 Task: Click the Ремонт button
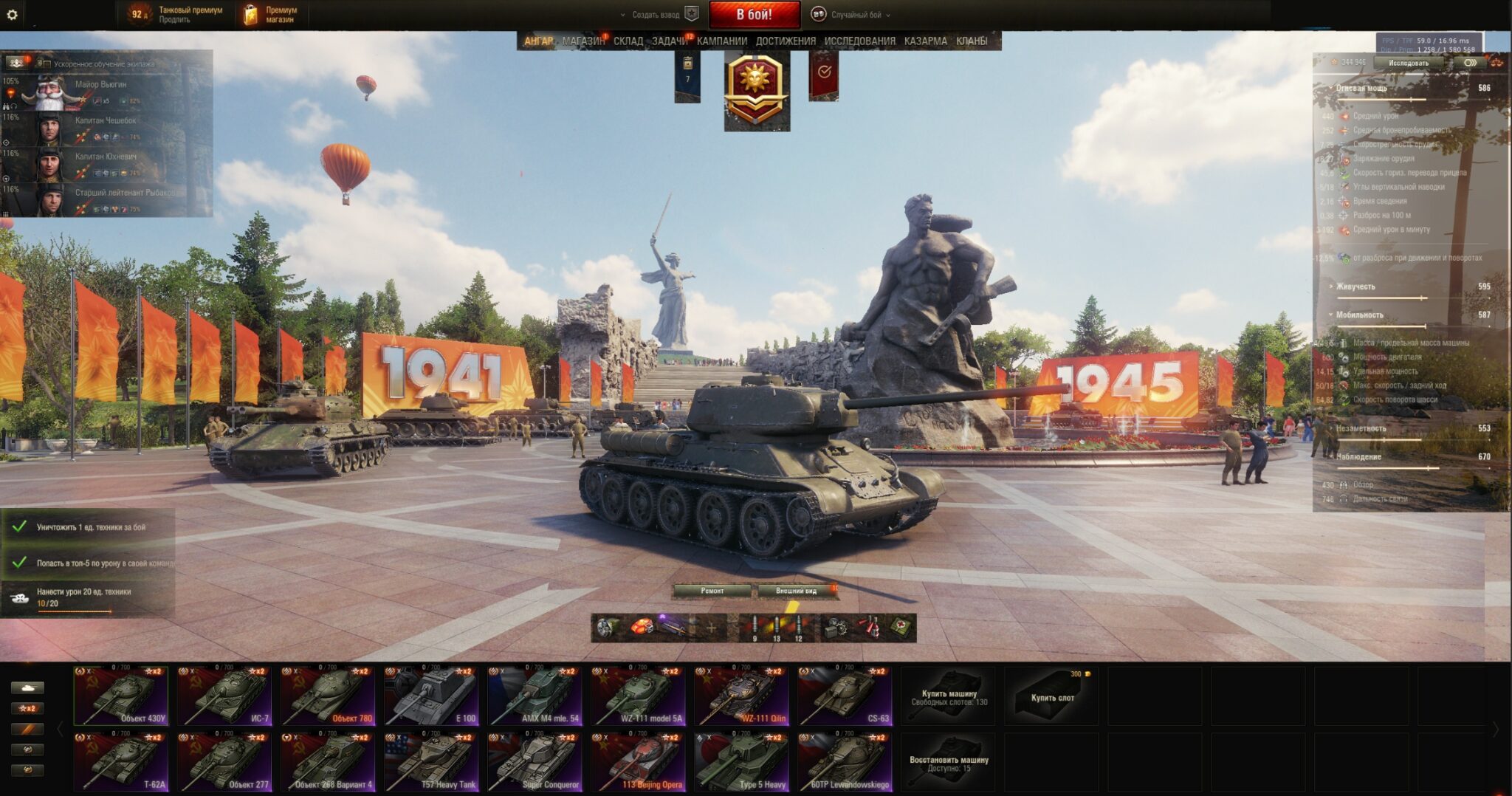coord(712,591)
